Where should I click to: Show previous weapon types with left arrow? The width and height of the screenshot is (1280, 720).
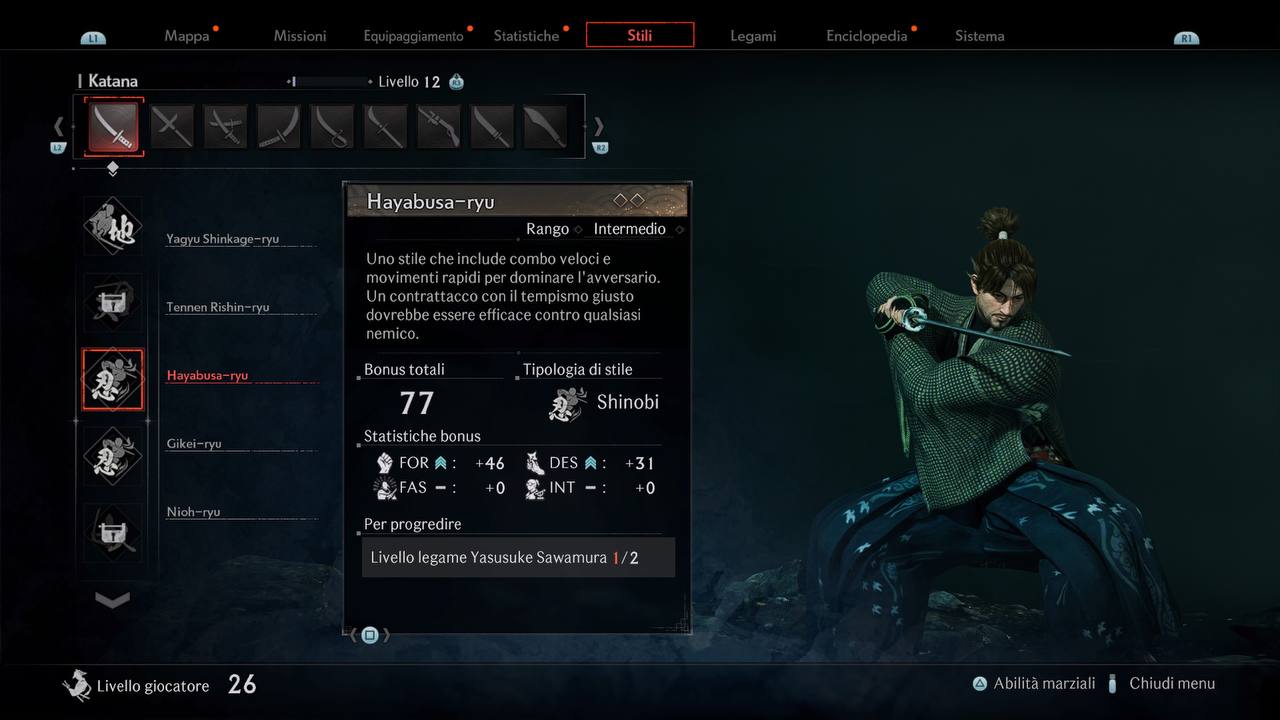point(58,126)
